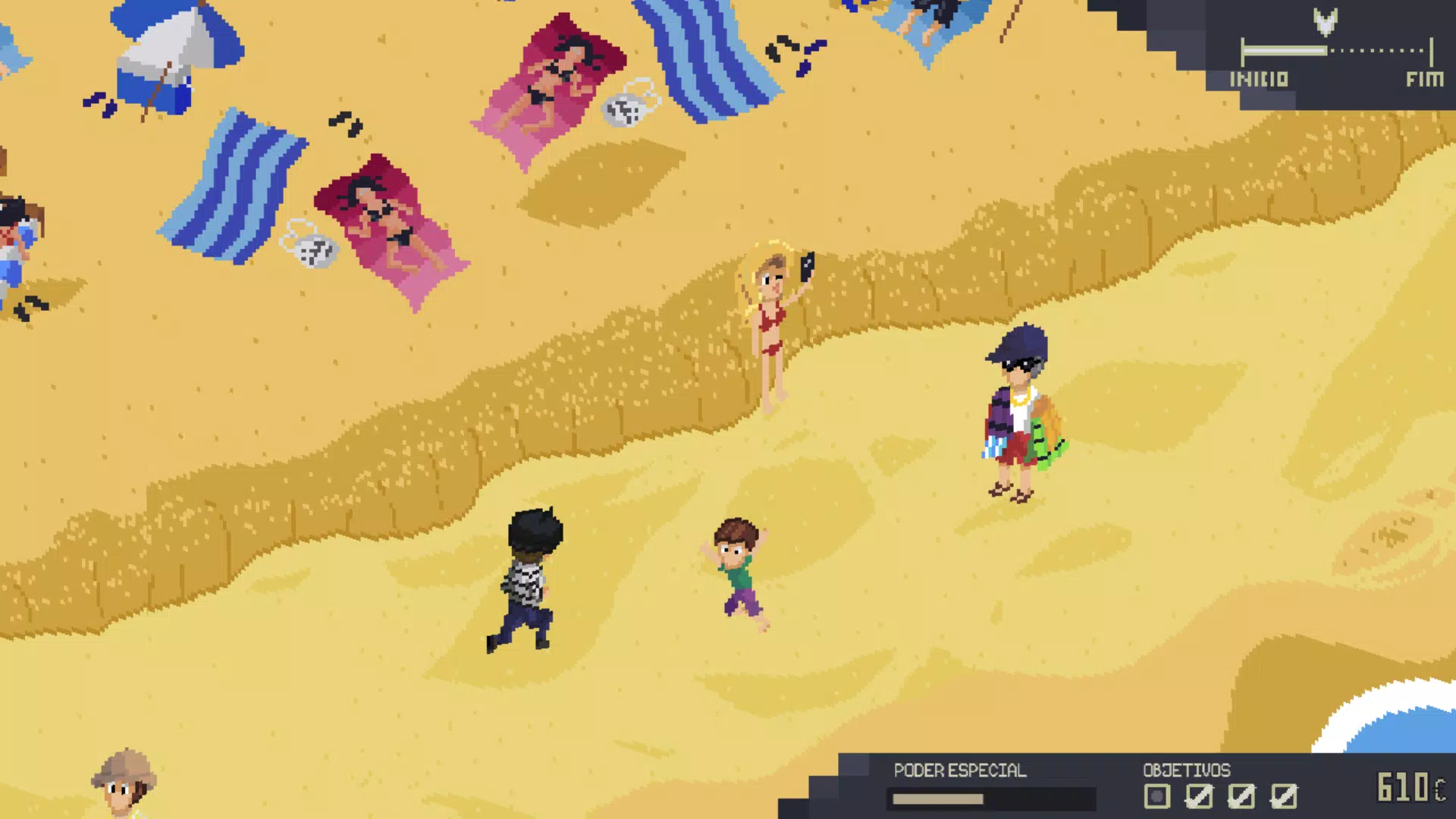1456x819 pixels.
Task: Select the arrow marker on the progress track
Action: [1325, 22]
